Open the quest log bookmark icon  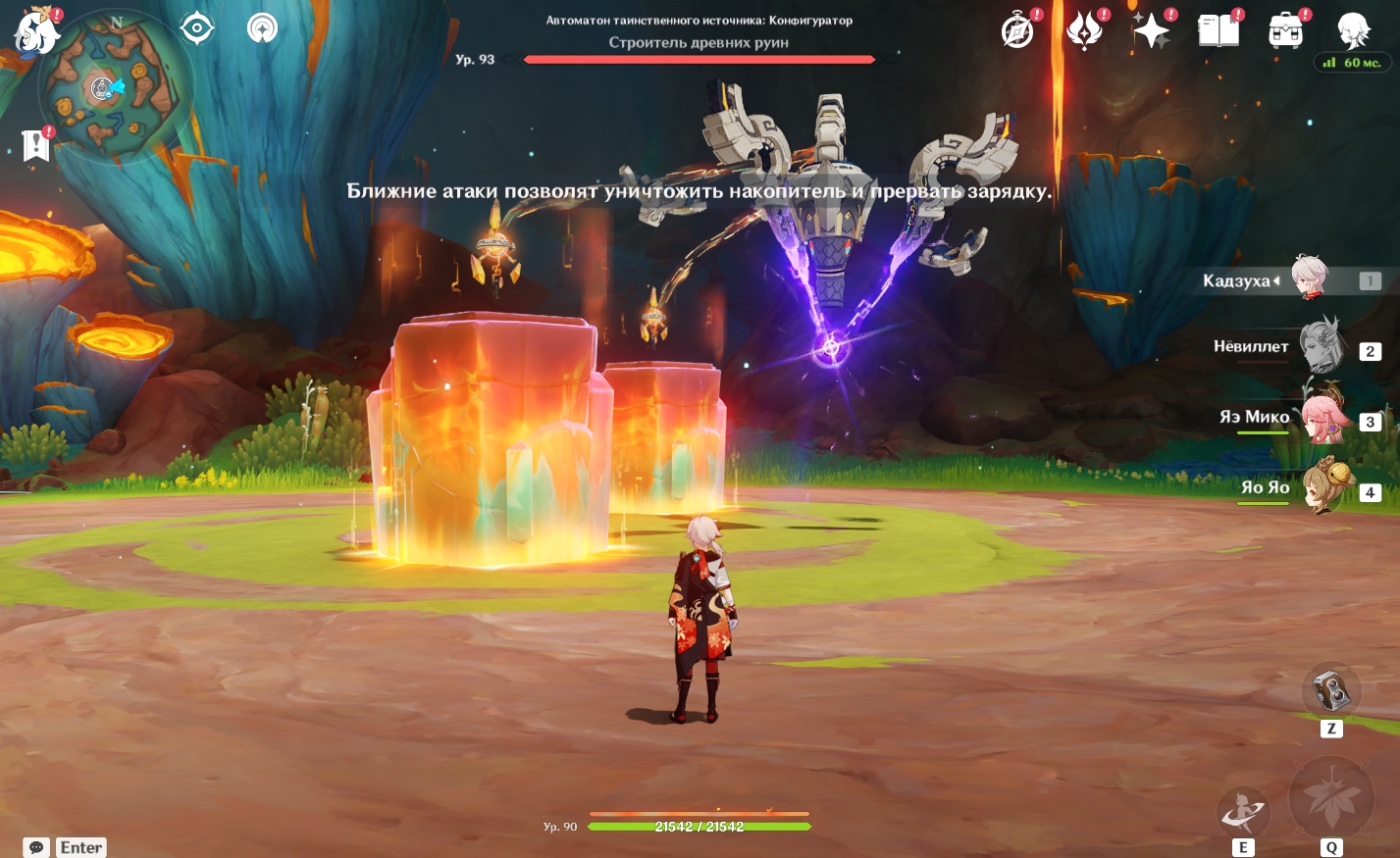click(36, 146)
